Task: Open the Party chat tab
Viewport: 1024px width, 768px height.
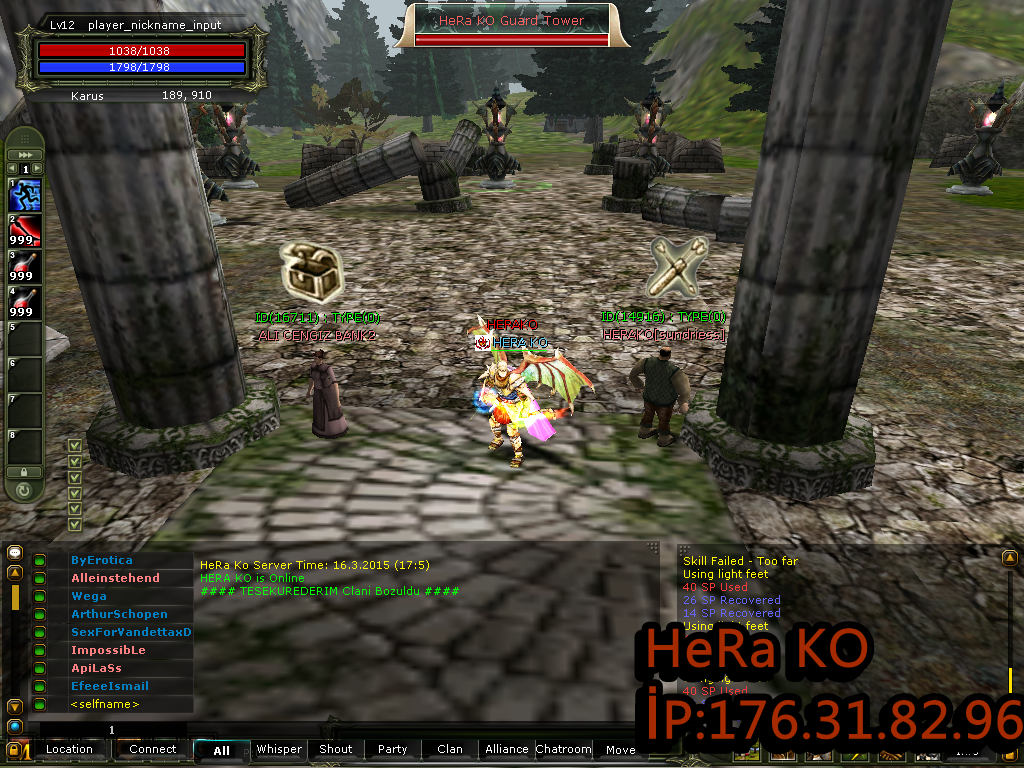Action: [392, 749]
